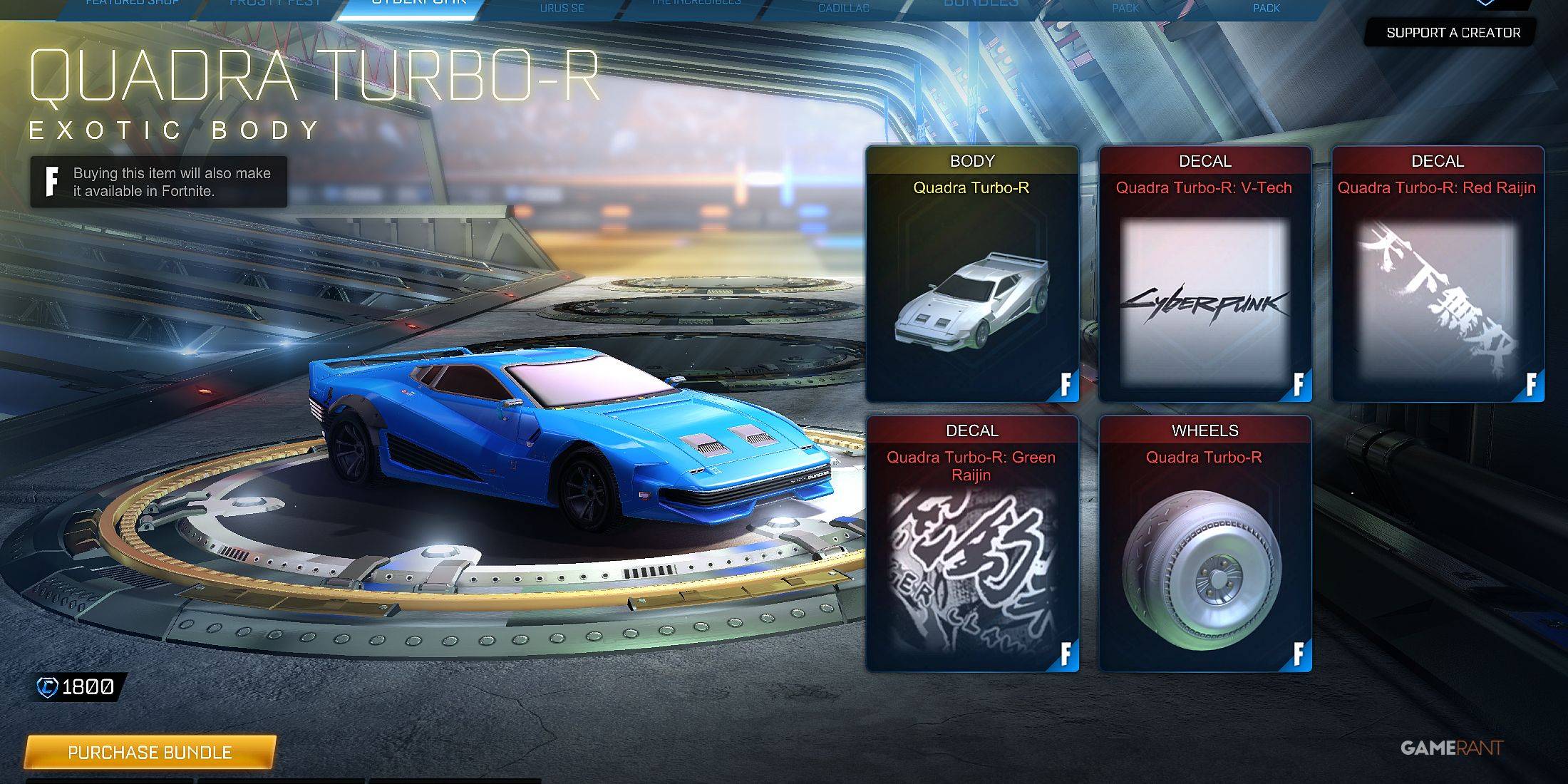This screenshot has width=1568, height=784.
Task: Pick the Green Raijin decal tile
Action: 971,544
